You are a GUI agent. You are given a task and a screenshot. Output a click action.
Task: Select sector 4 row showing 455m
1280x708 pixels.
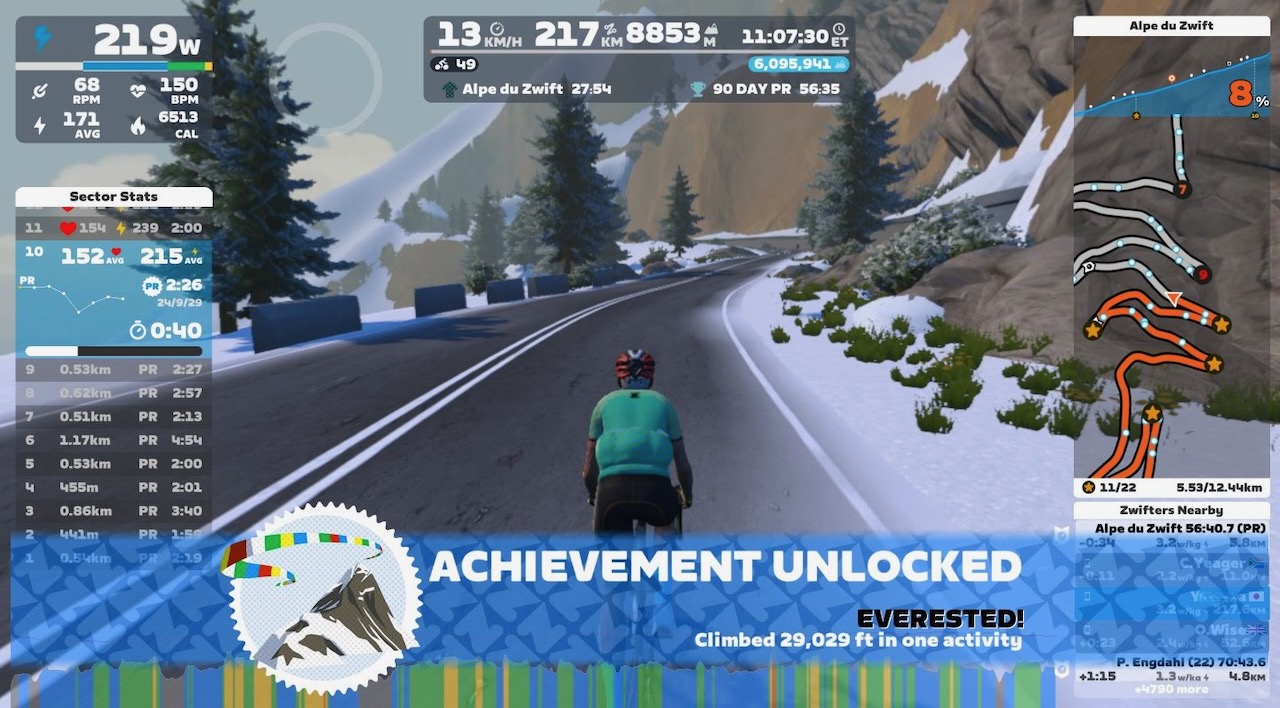113,487
